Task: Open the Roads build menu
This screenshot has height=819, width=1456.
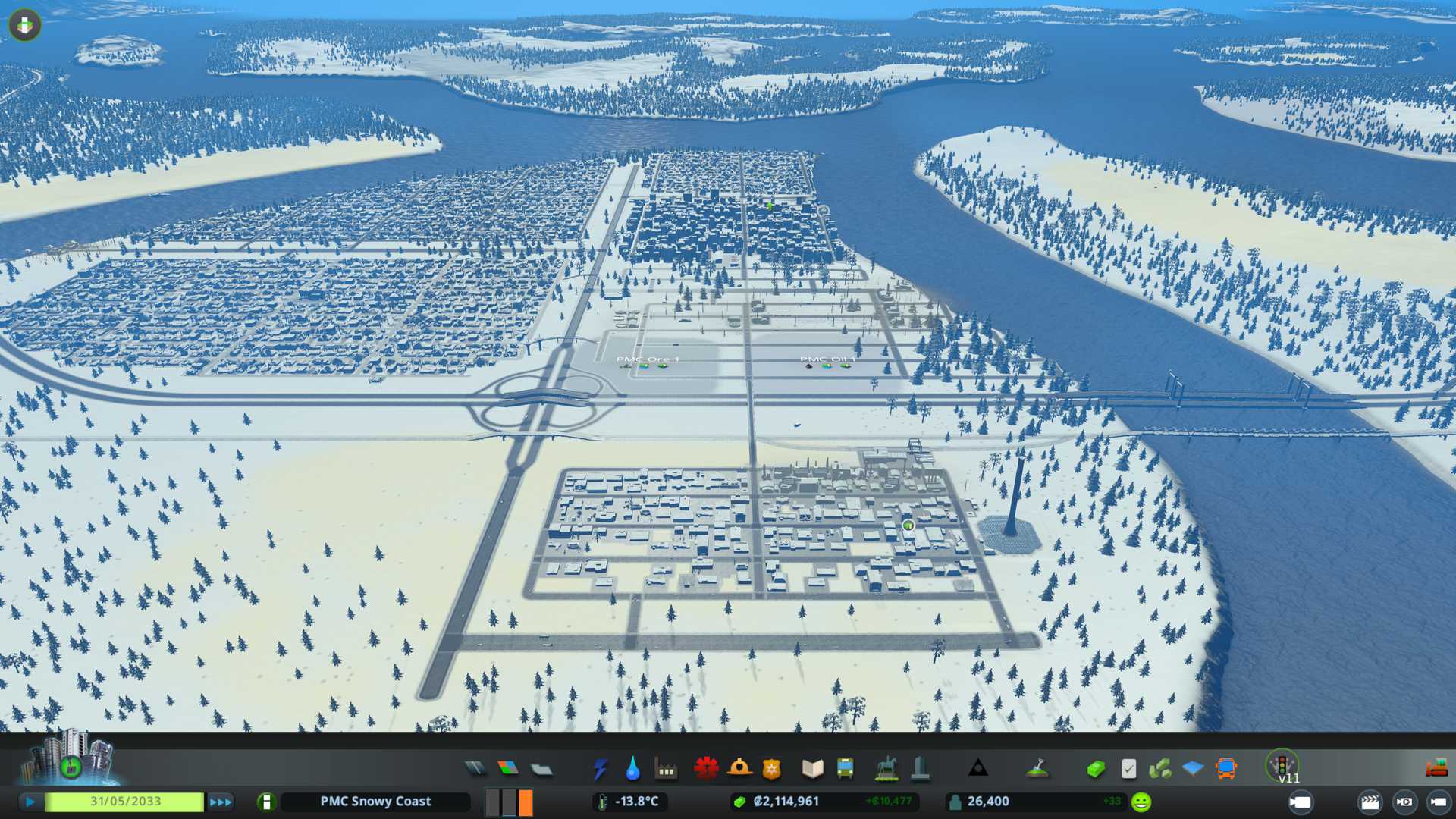Action: [475, 769]
